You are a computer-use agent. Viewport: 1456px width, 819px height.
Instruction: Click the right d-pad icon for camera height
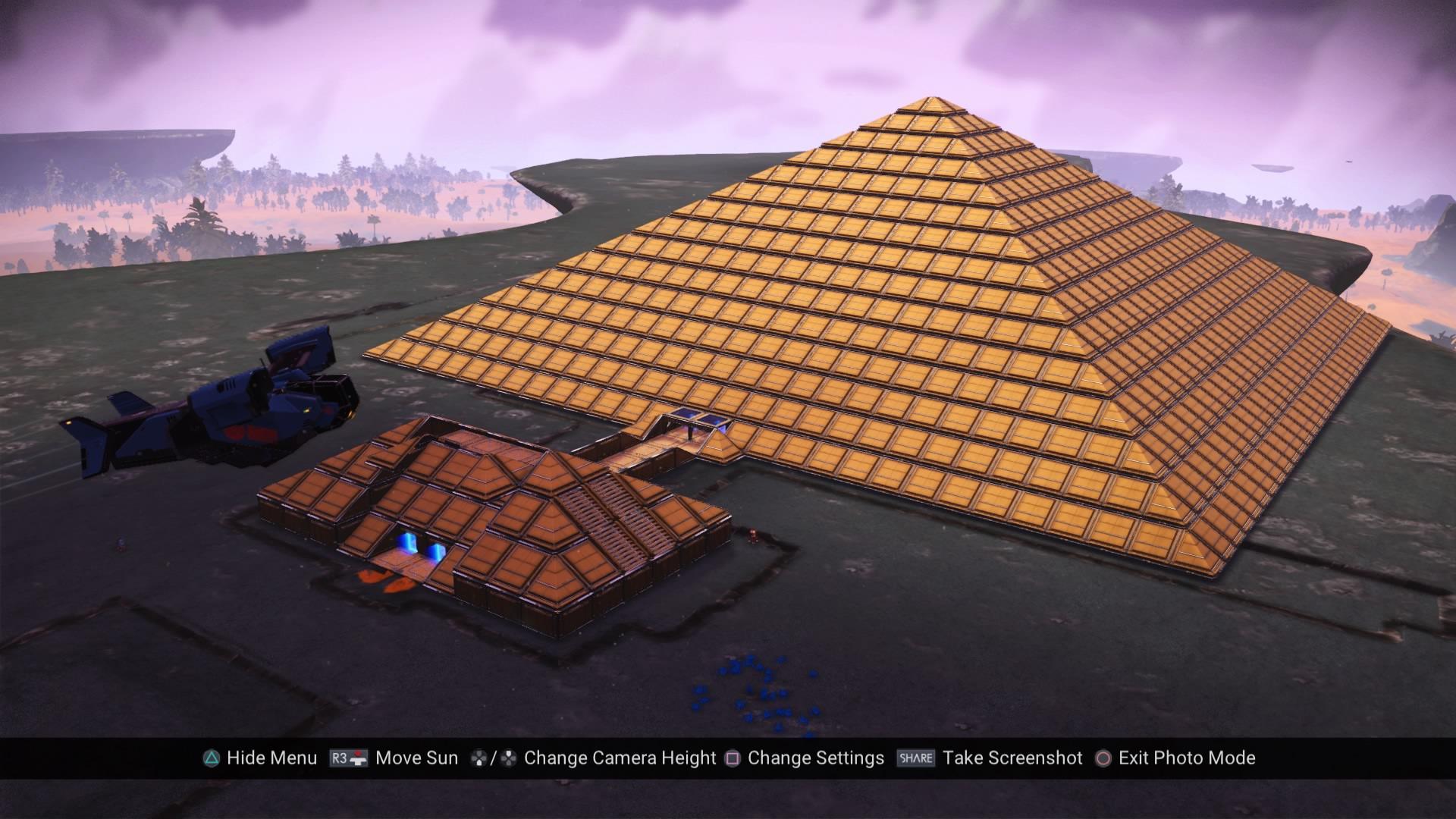tap(507, 758)
